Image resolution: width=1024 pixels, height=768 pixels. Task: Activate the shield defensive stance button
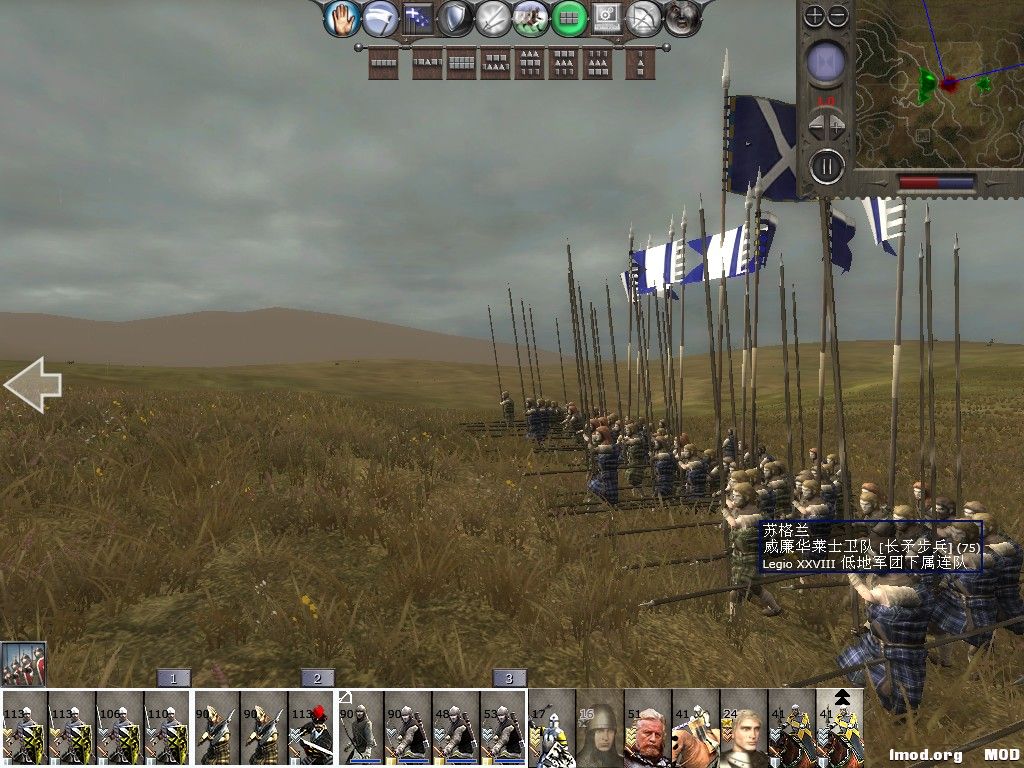(455, 18)
